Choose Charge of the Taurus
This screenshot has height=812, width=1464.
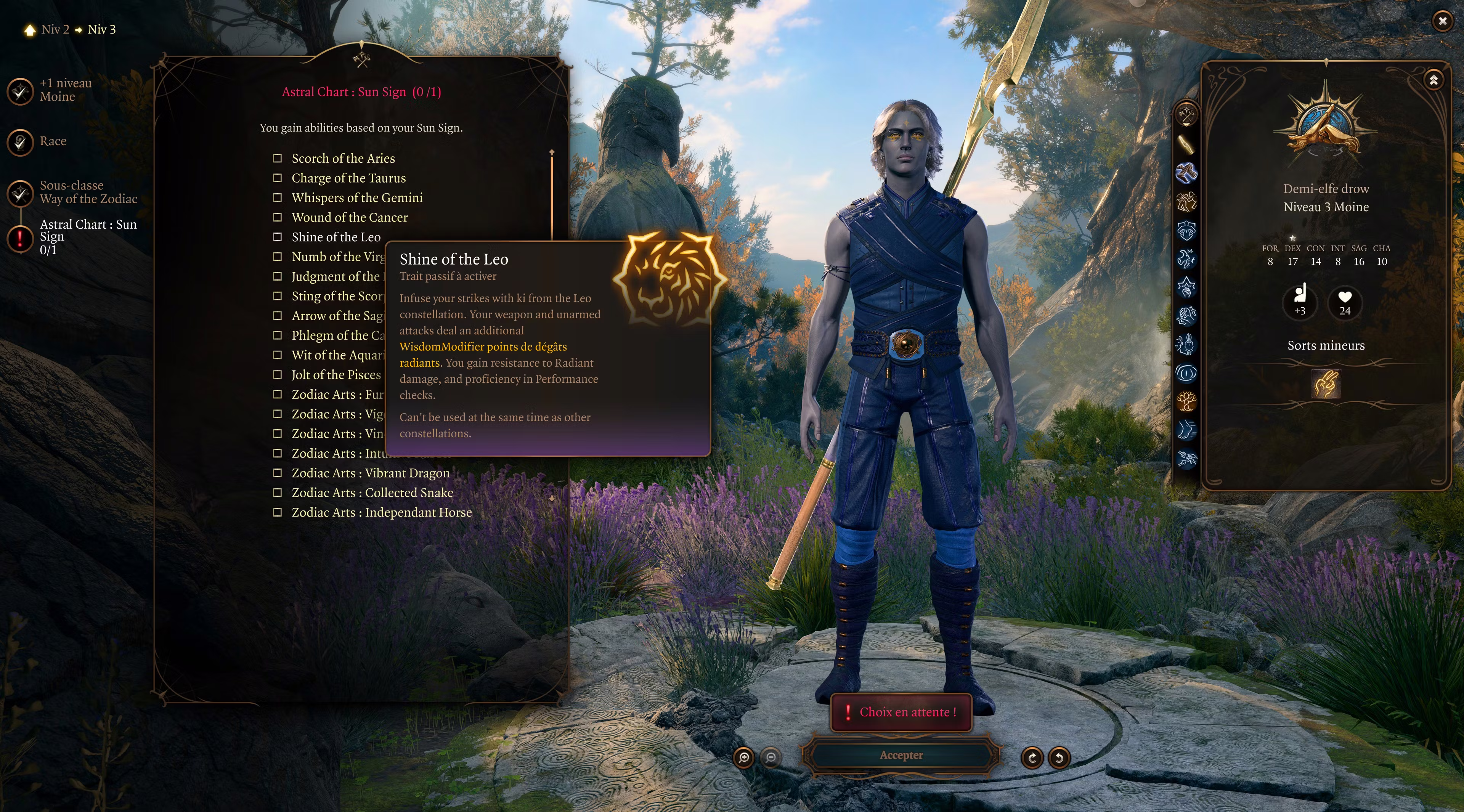click(277, 178)
